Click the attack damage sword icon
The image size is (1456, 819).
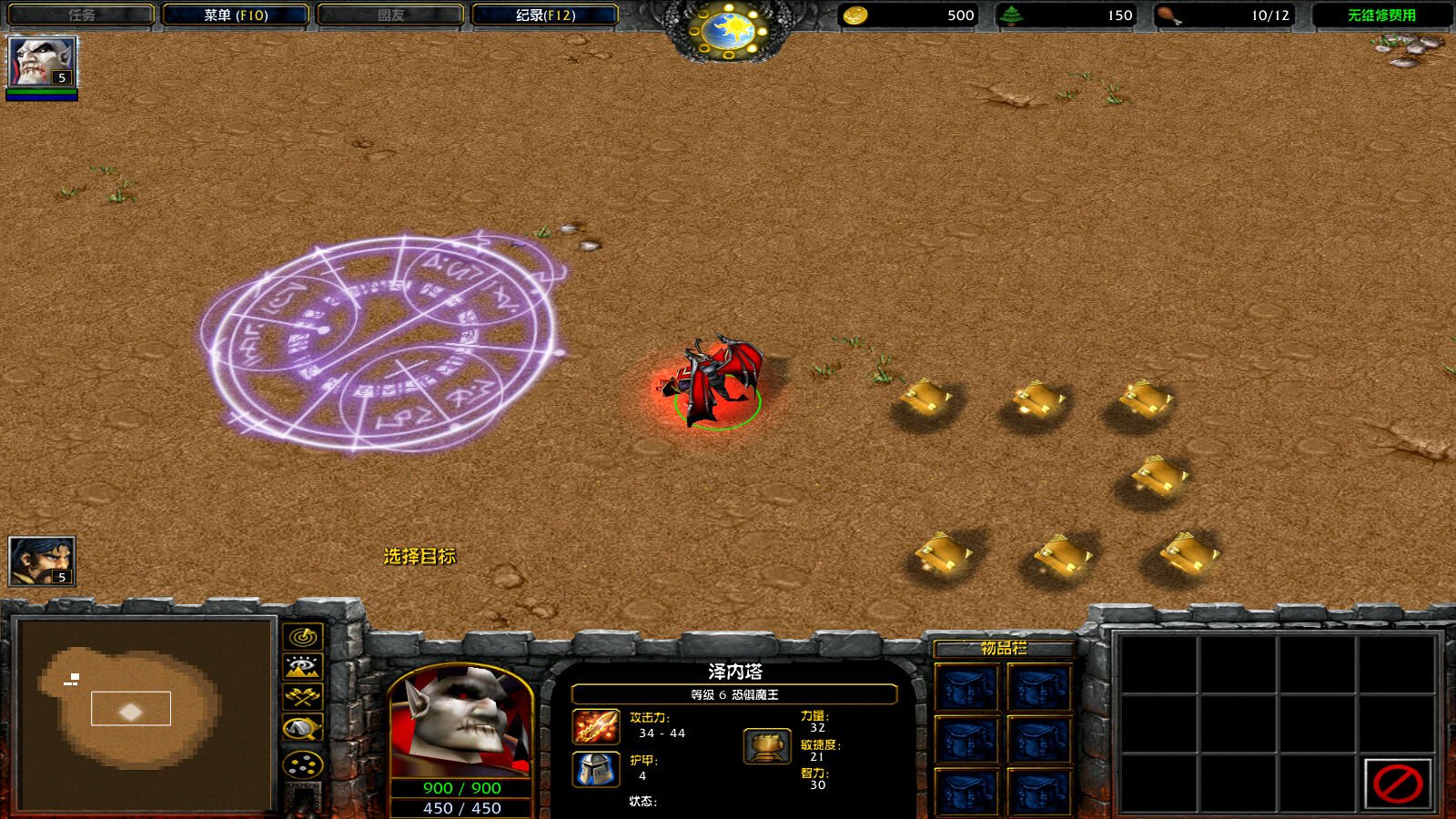coord(596,726)
